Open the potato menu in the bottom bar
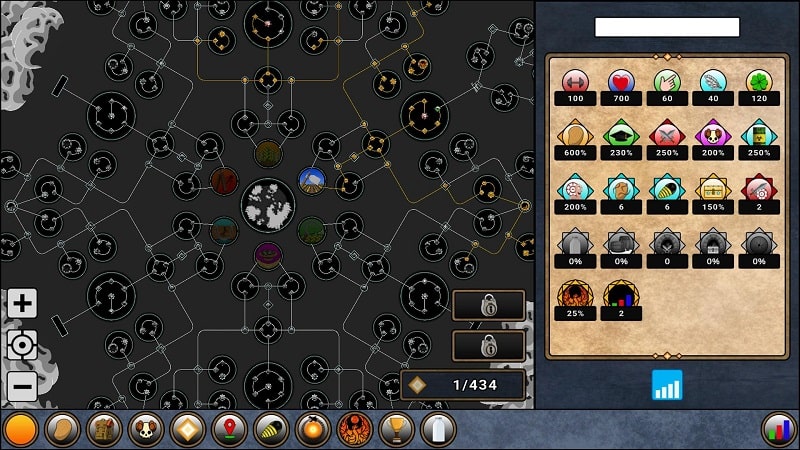This screenshot has height=450, width=800. (62, 430)
